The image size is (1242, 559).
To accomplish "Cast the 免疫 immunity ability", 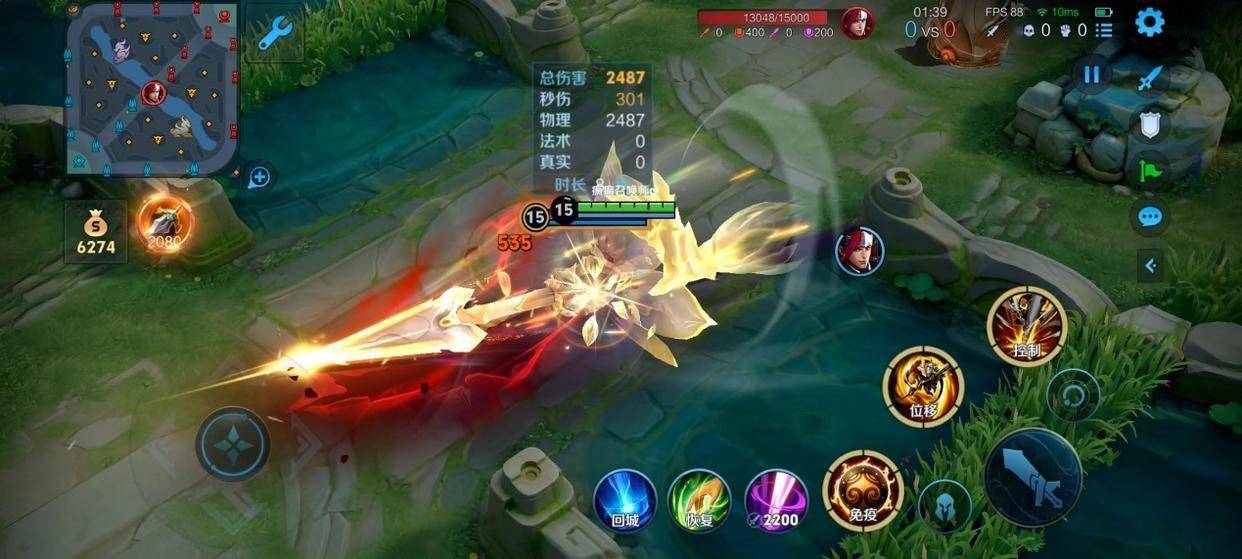I will [862, 490].
